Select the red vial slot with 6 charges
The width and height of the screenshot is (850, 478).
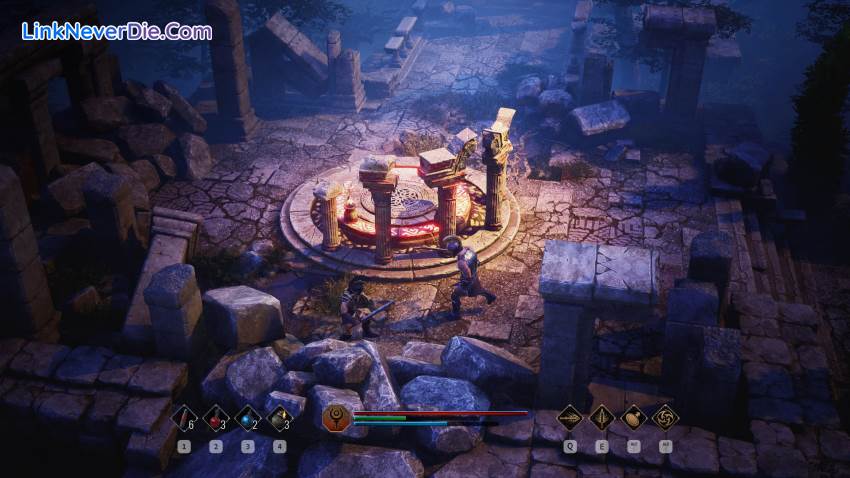tap(185, 417)
